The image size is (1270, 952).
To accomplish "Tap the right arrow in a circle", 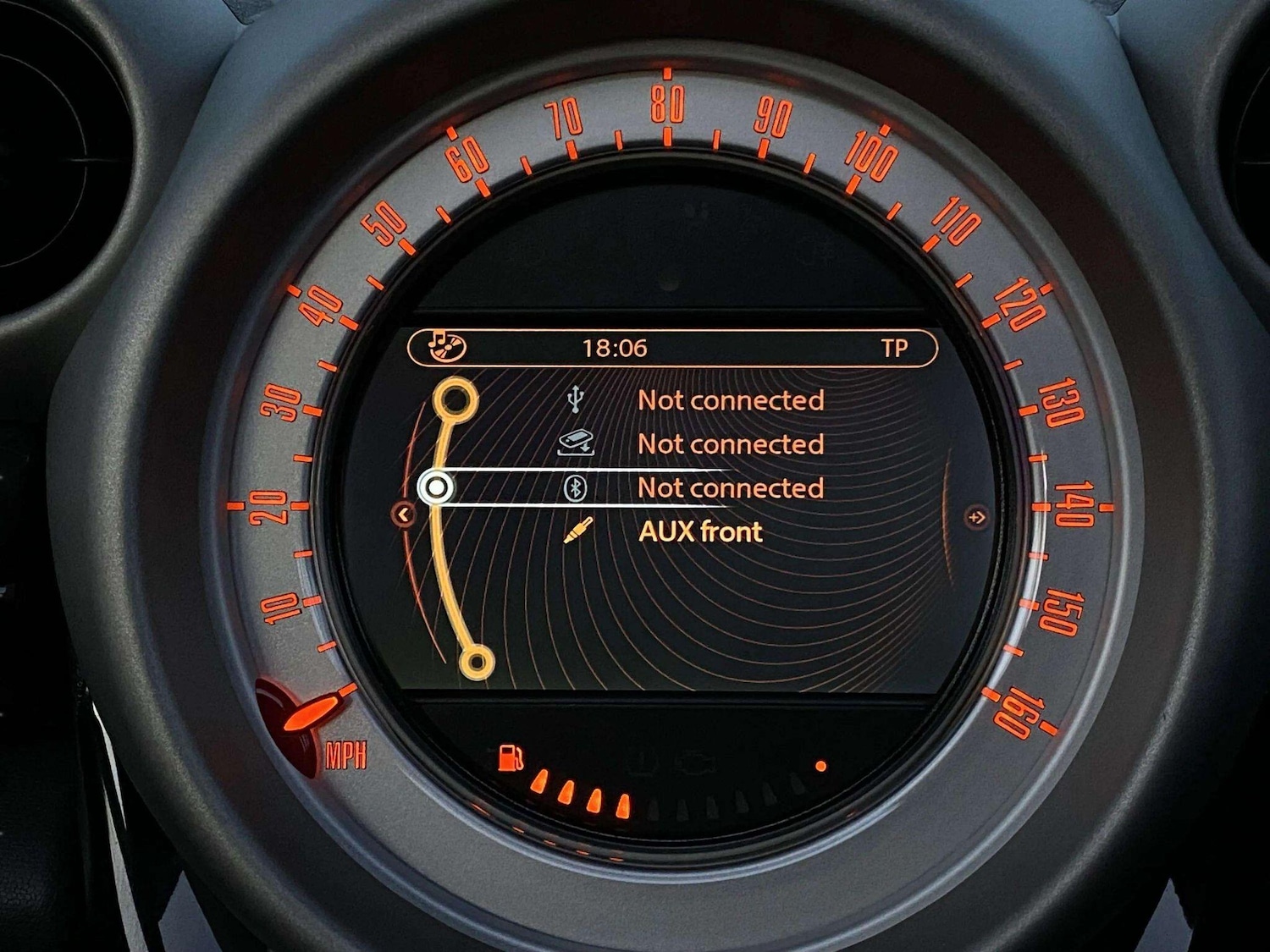I will [976, 516].
